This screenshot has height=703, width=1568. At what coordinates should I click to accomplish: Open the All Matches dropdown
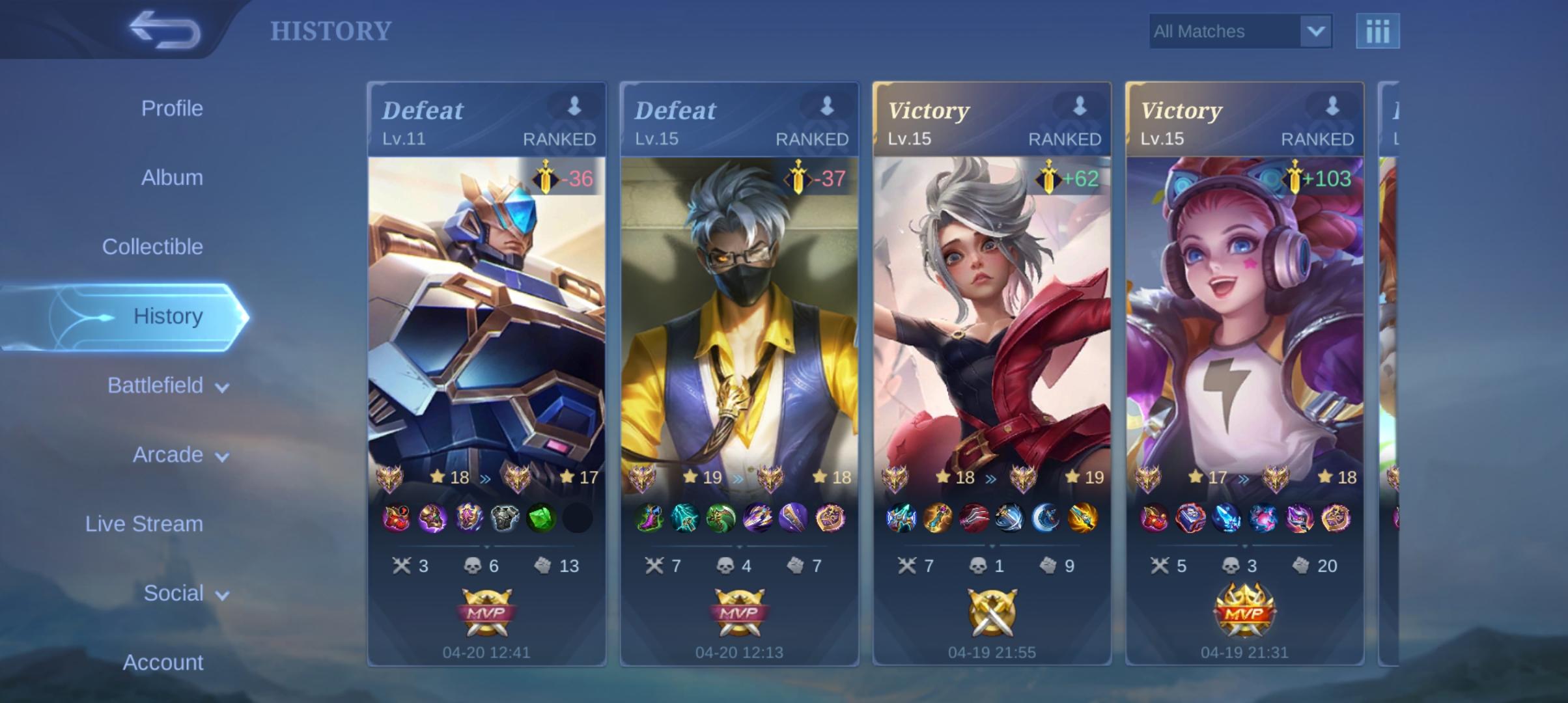click(x=1240, y=31)
